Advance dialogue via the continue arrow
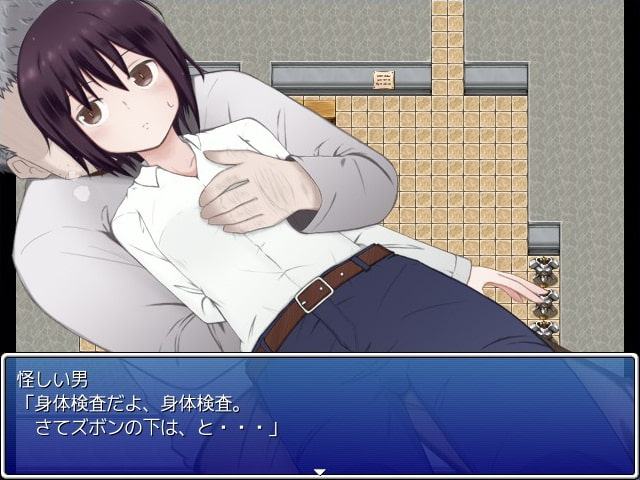Image resolution: width=640 pixels, height=480 pixels. 320,471
